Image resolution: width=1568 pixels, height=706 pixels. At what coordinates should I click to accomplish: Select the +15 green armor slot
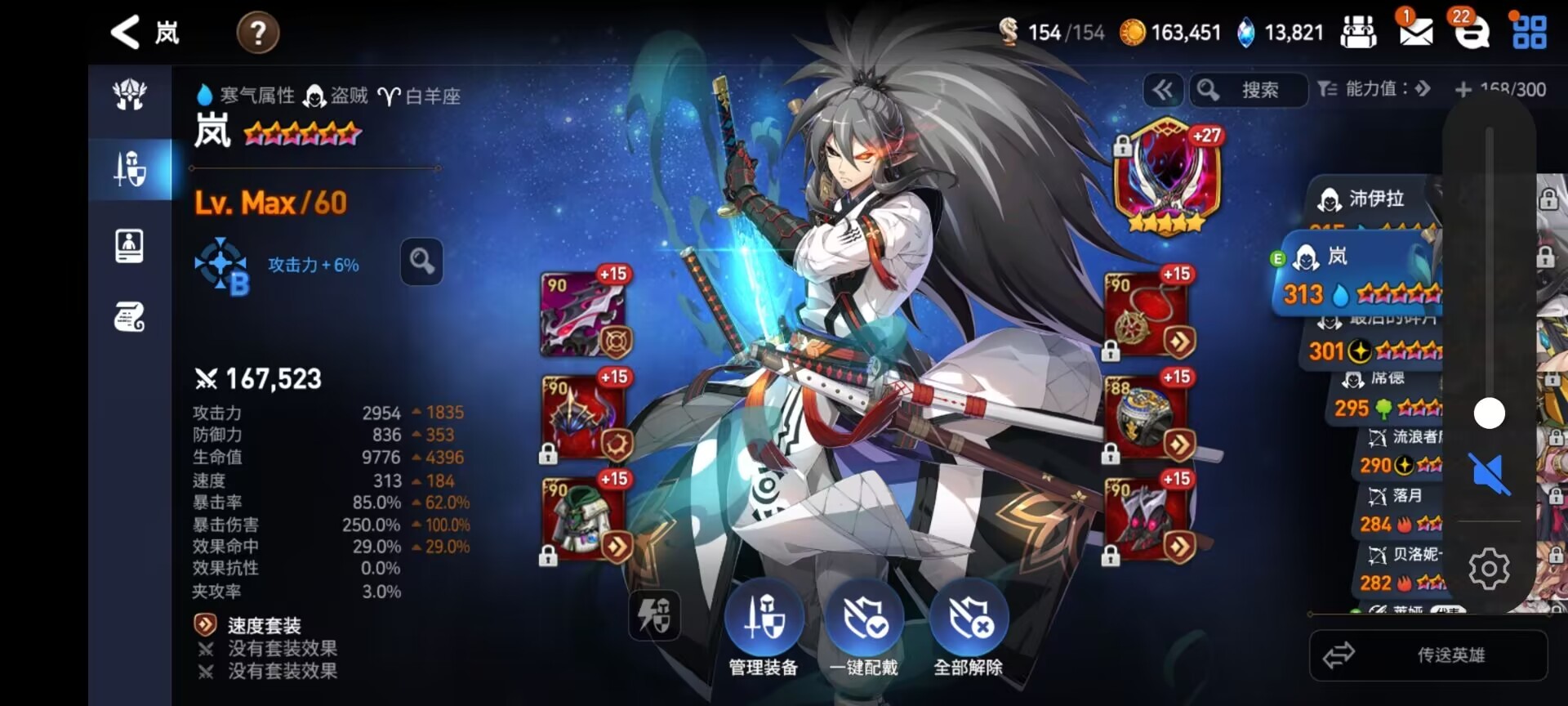point(583,520)
